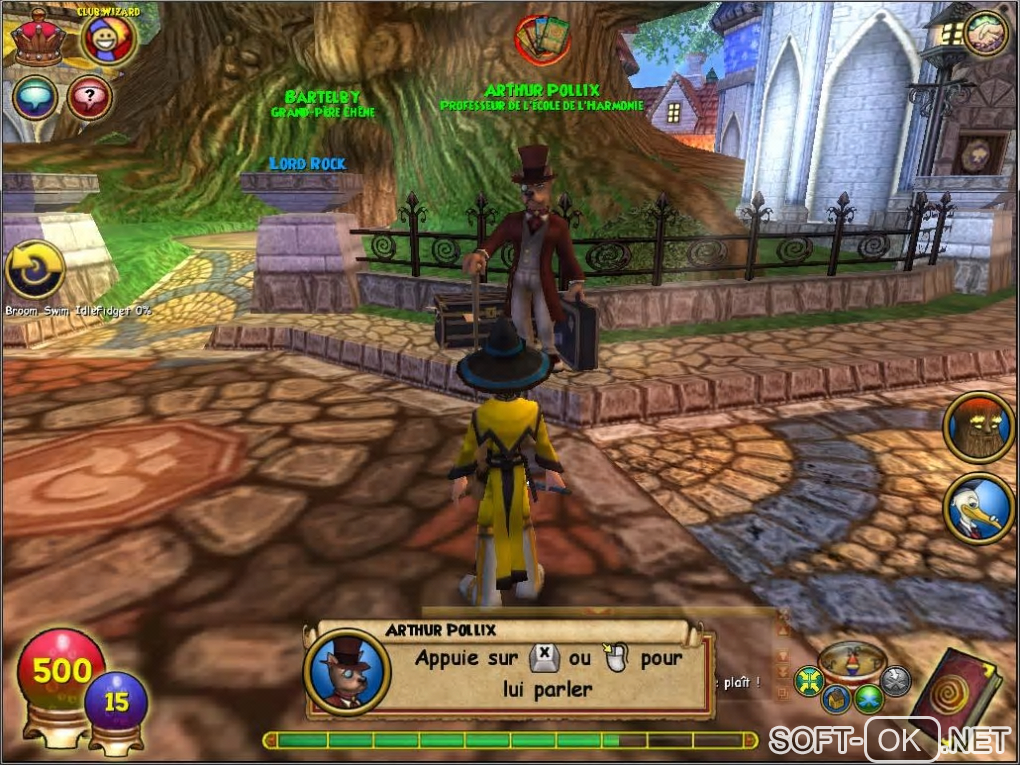Click the green button with yellow inward arrows

coord(808,682)
